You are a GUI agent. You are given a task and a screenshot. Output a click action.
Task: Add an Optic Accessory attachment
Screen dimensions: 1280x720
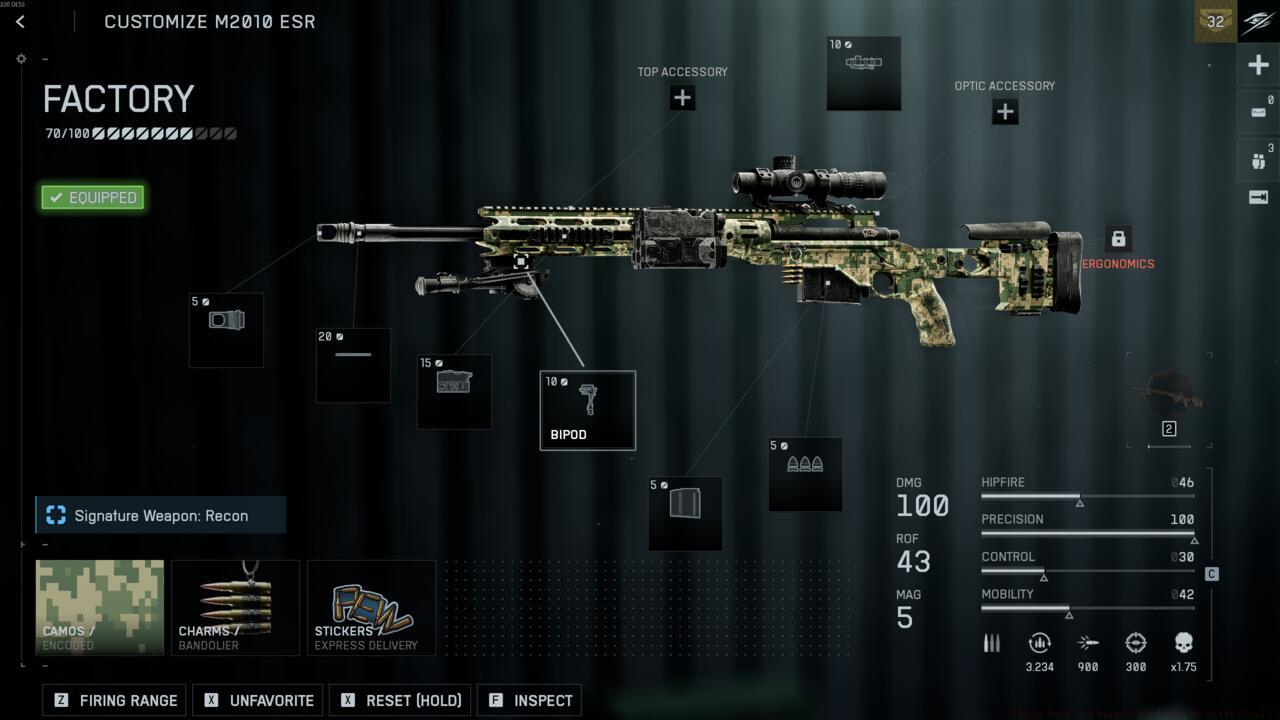(x=1005, y=112)
